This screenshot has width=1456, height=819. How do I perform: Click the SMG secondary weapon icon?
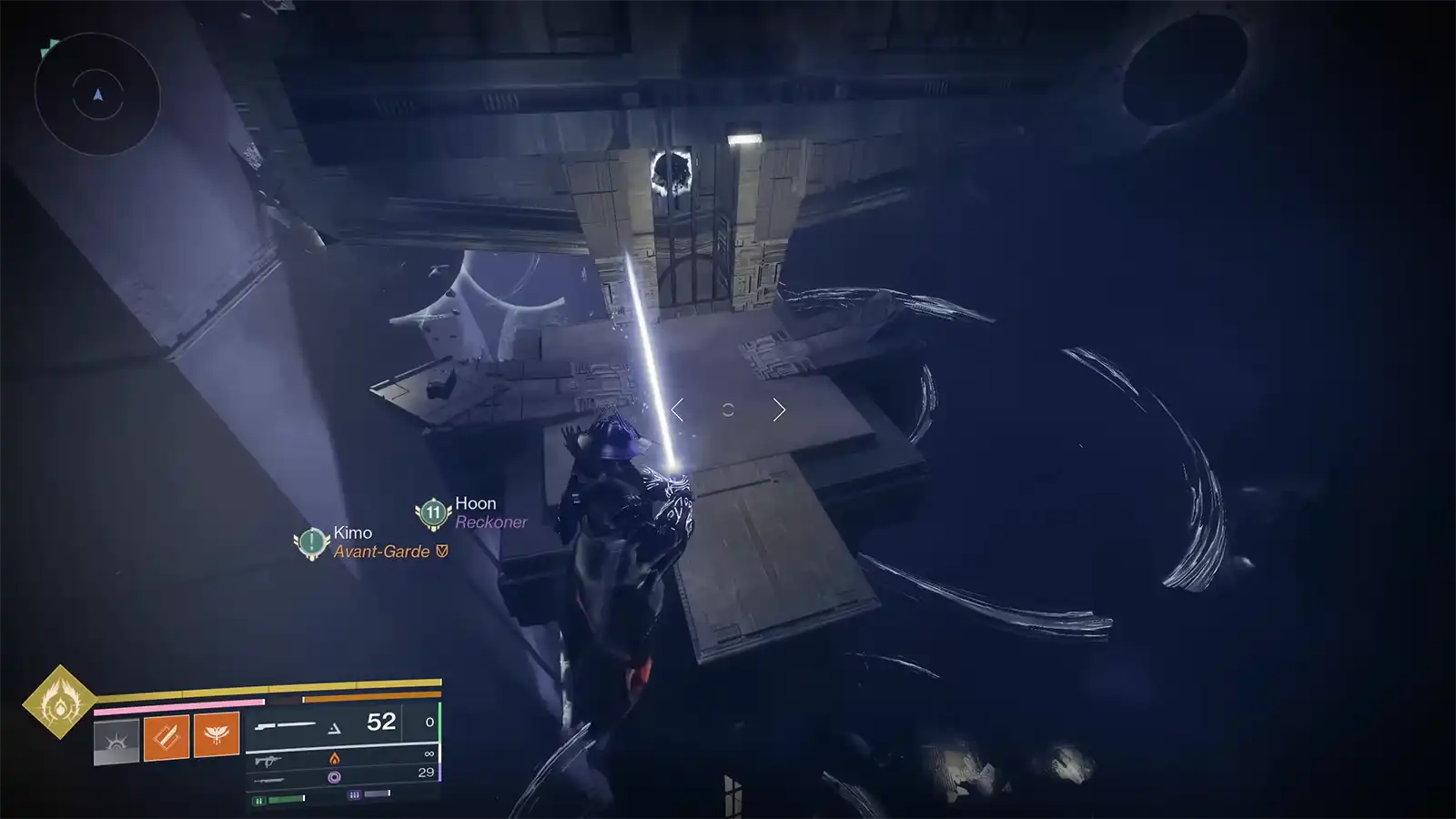click(x=268, y=761)
